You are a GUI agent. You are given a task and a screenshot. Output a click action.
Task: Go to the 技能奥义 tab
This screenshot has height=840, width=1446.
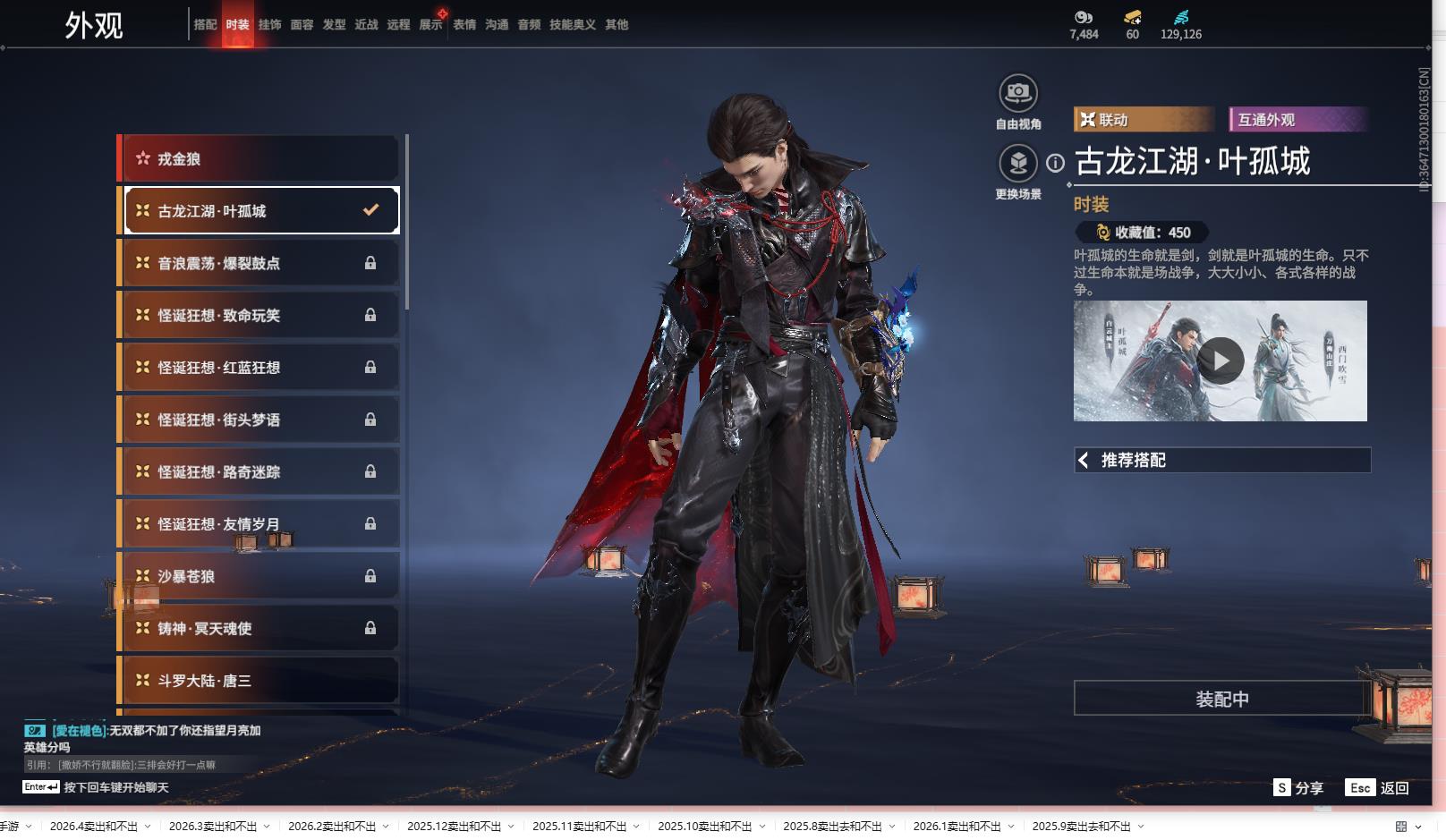[x=572, y=25]
